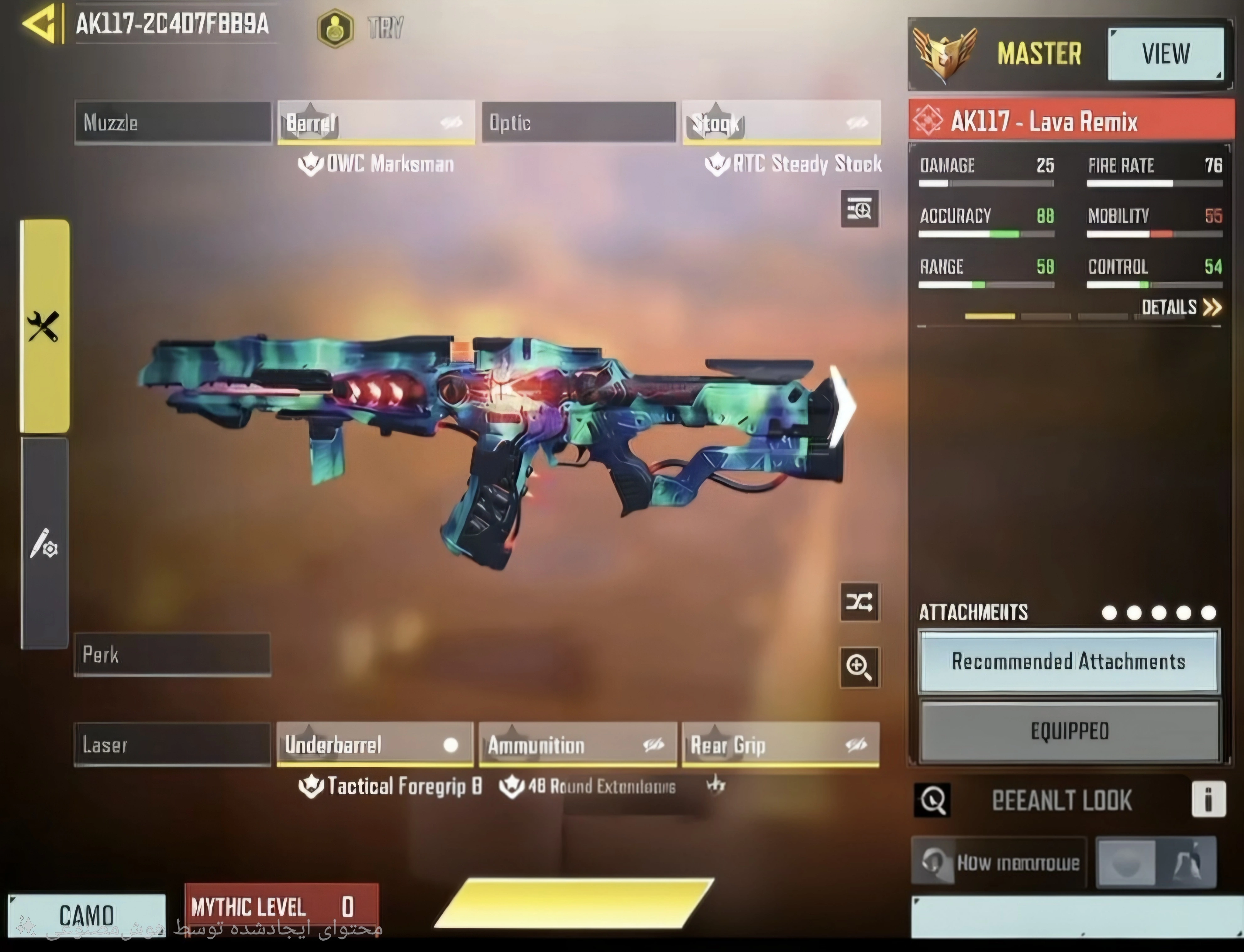This screenshot has height=952, width=1244.
Task: Open the Perk slot
Action: point(172,655)
